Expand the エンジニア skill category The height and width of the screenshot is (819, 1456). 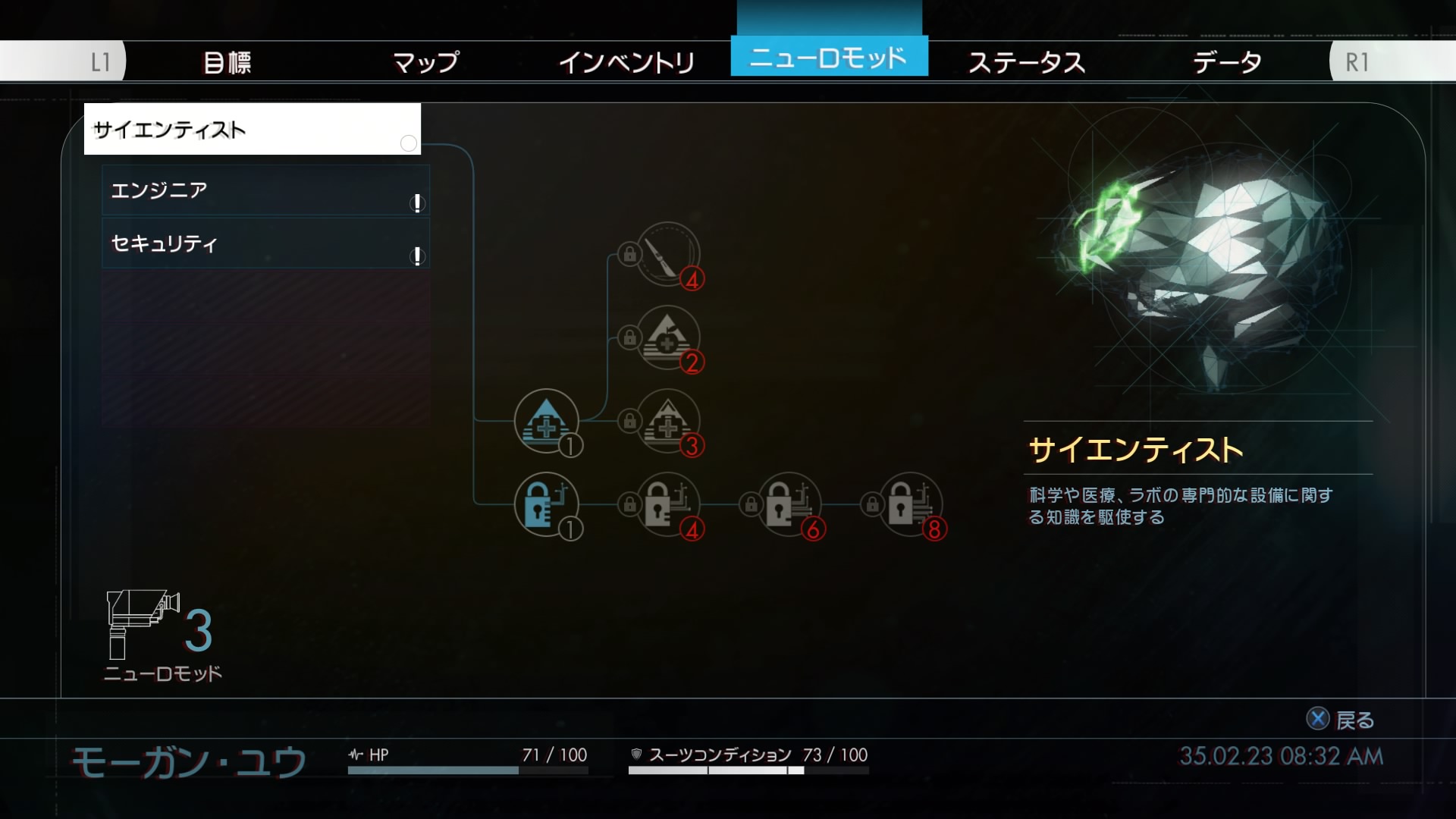tap(265, 191)
